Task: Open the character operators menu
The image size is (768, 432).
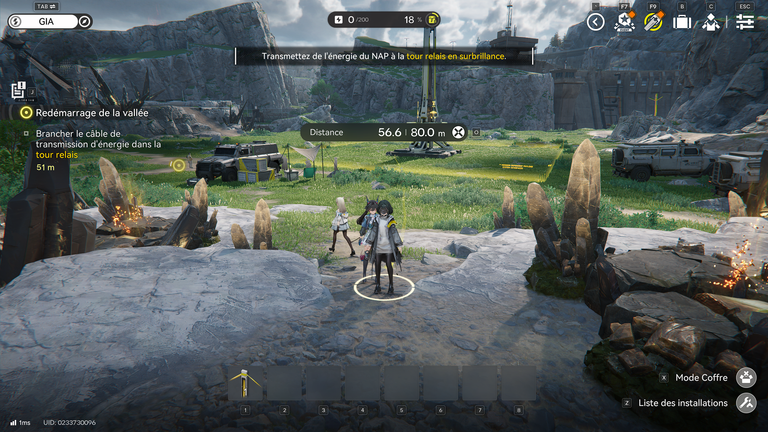Action: coord(711,21)
